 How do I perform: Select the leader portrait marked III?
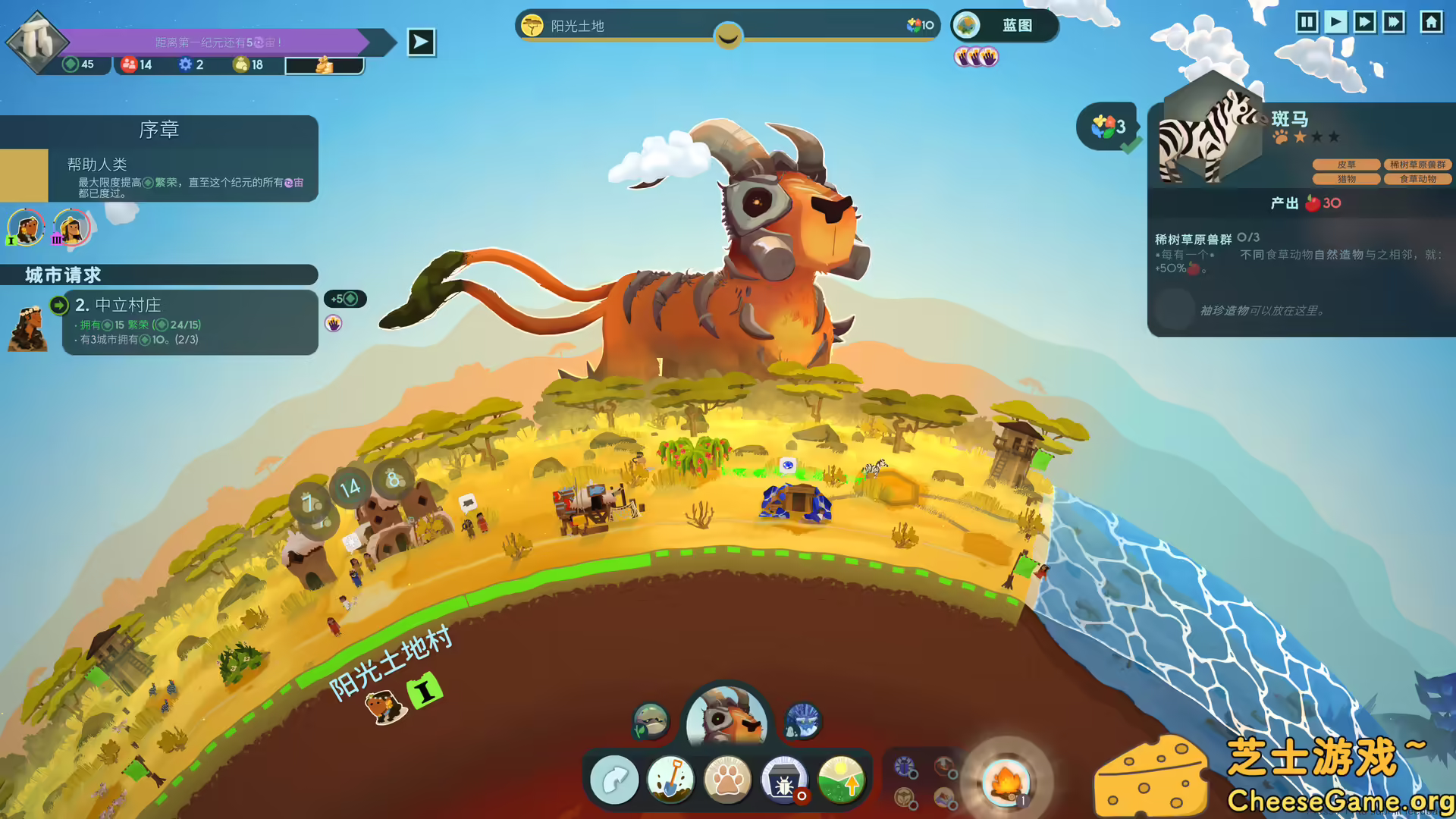pos(71,227)
